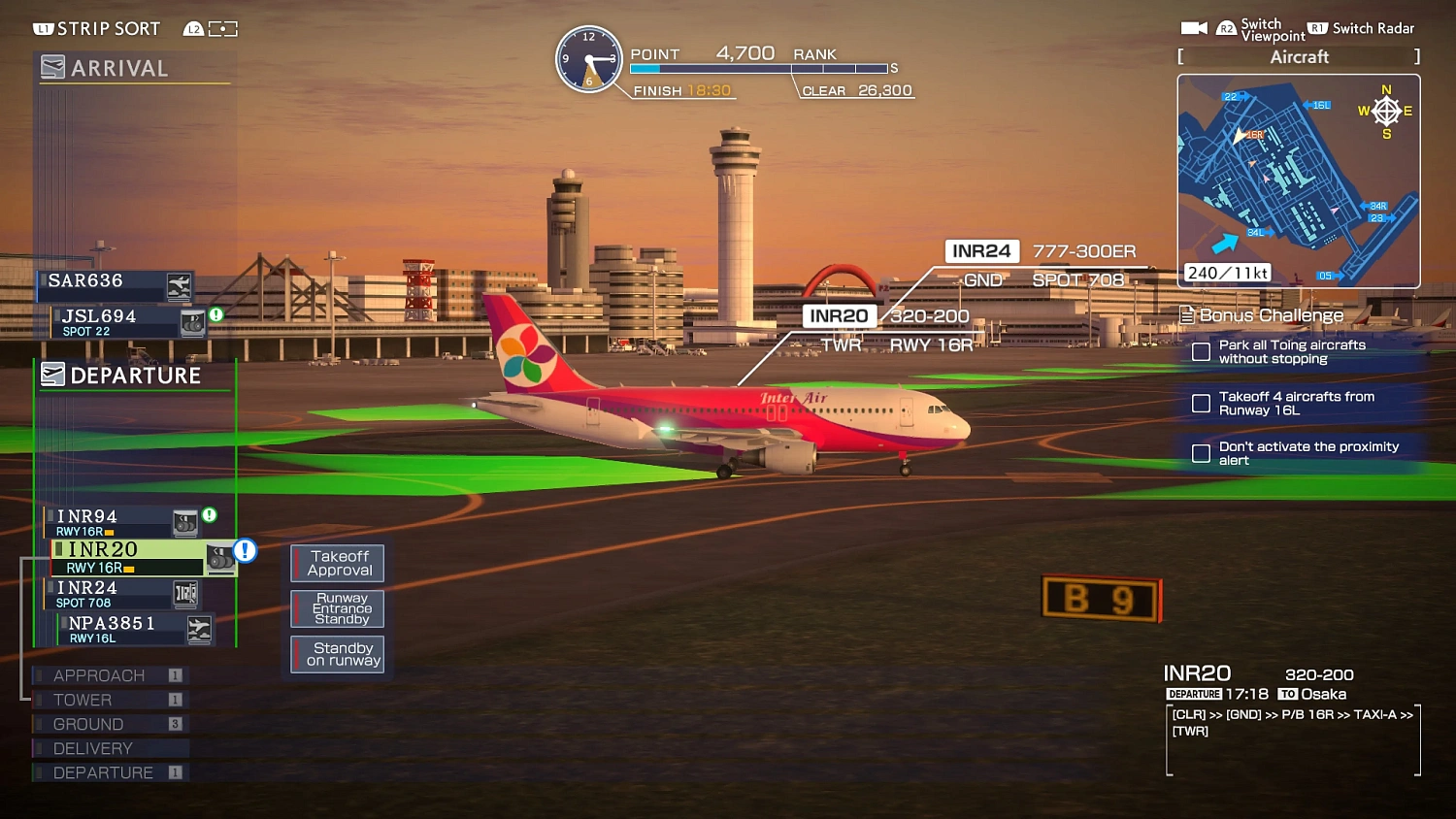Check 'Park all Toing aircrafts without stopping'
Screen dimensions: 1456x819
(x=1201, y=351)
